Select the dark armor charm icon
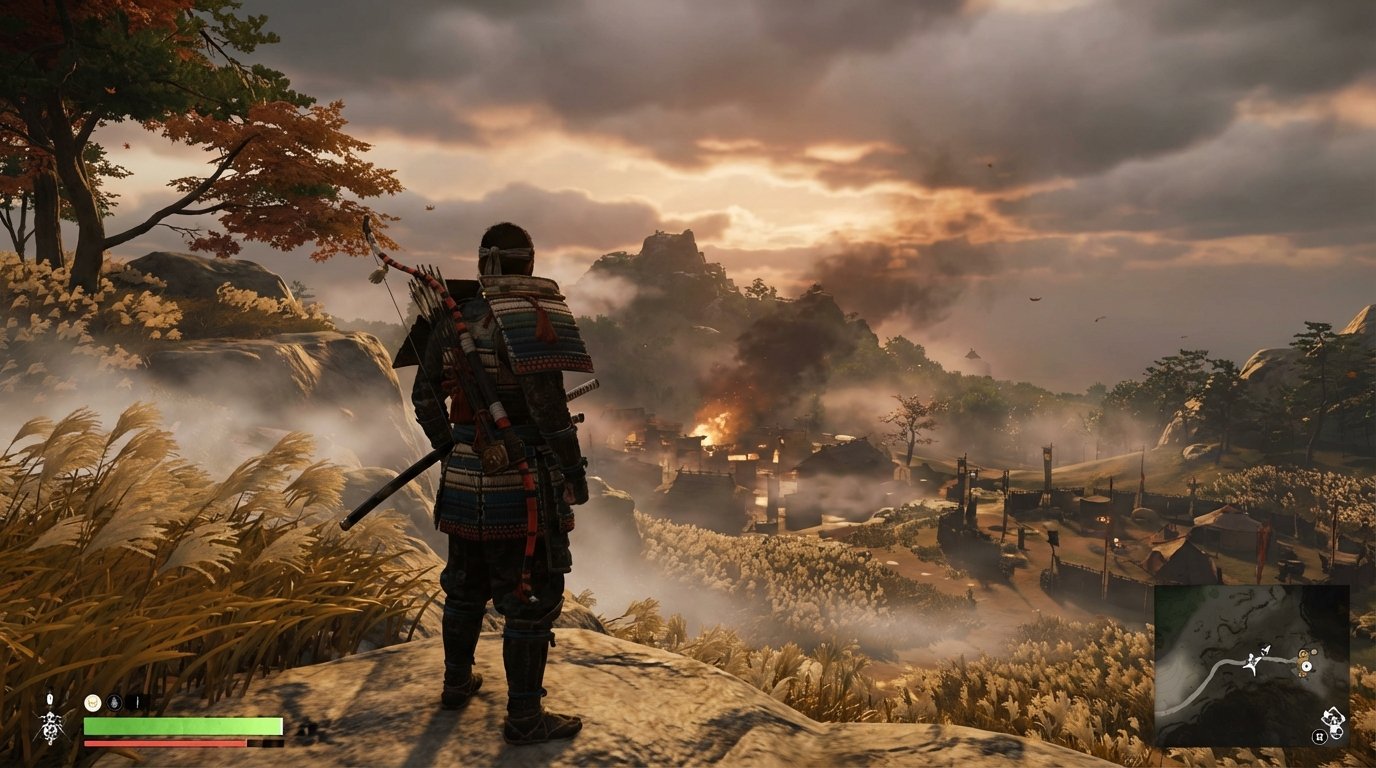The image size is (1376, 768). click(x=115, y=702)
